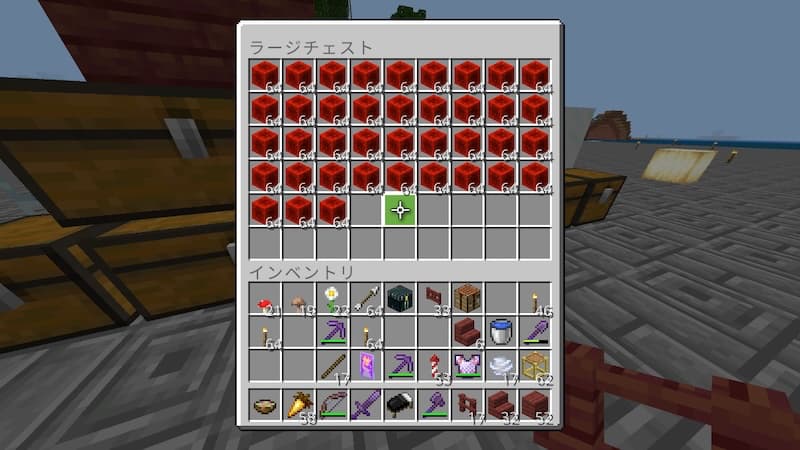This screenshot has width=800, height=450.
Task: Click the oxeye daisy flowers
Action: click(x=333, y=298)
